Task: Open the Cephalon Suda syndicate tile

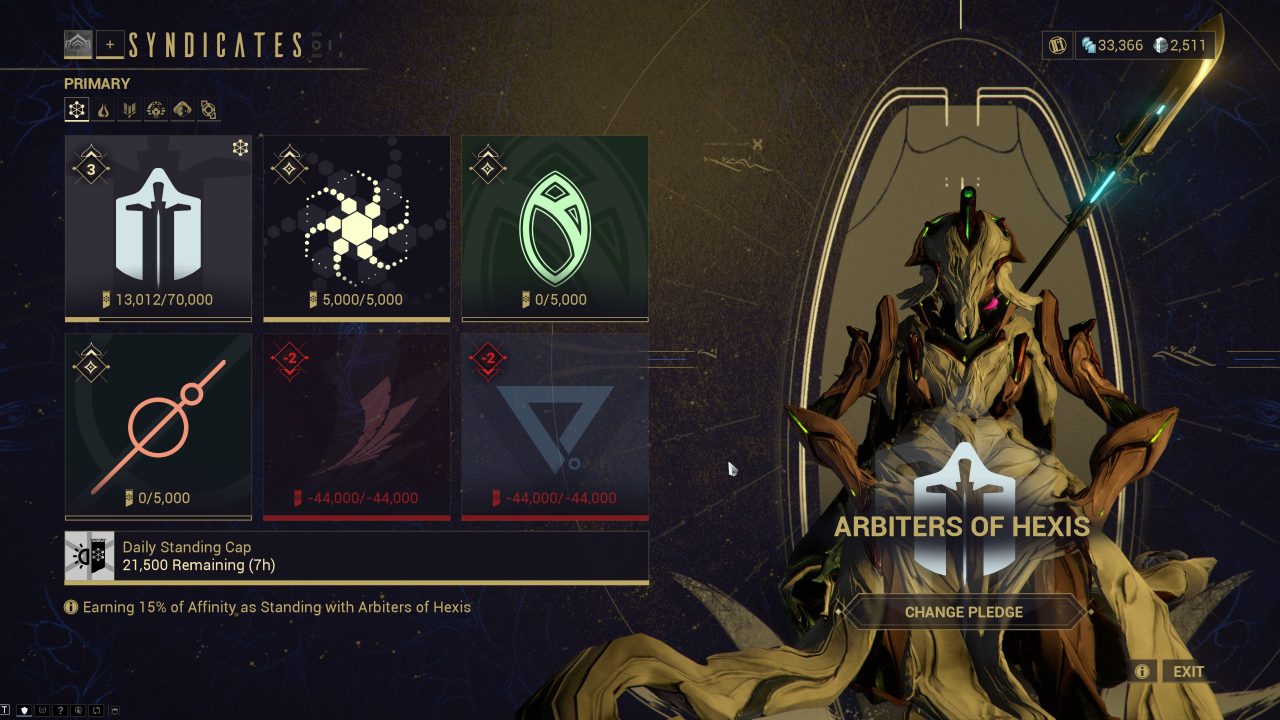Action: point(356,225)
